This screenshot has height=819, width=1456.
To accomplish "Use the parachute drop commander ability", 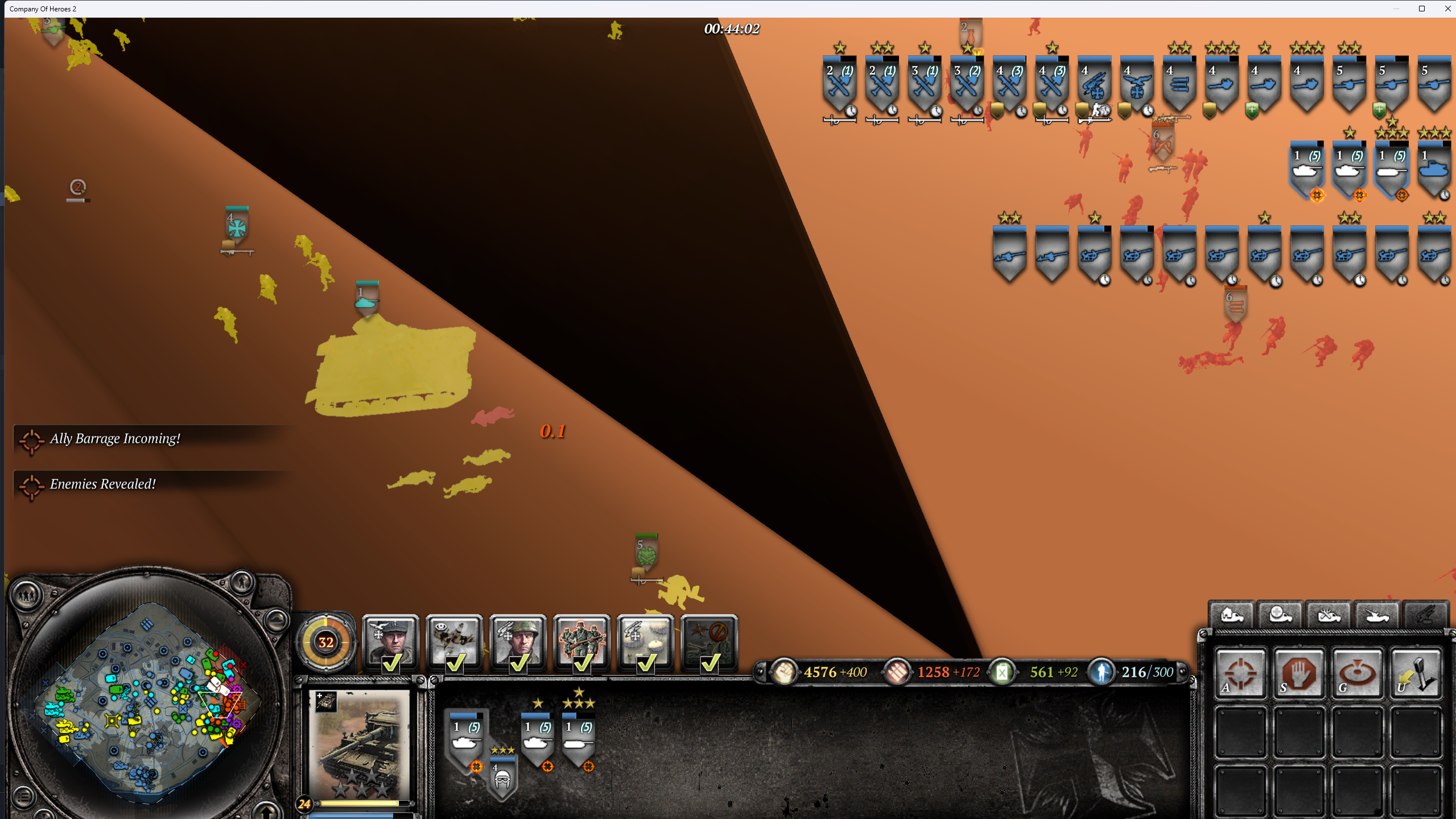I will (x=646, y=642).
